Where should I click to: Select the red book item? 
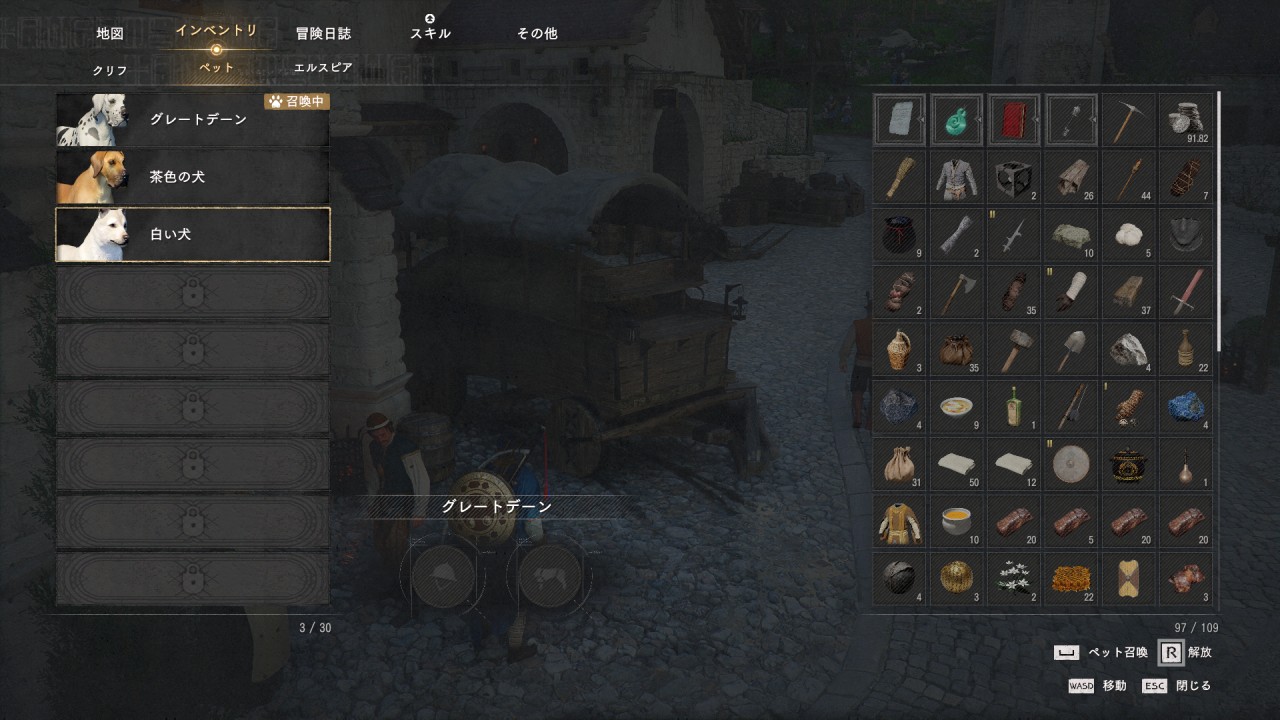(1014, 120)
